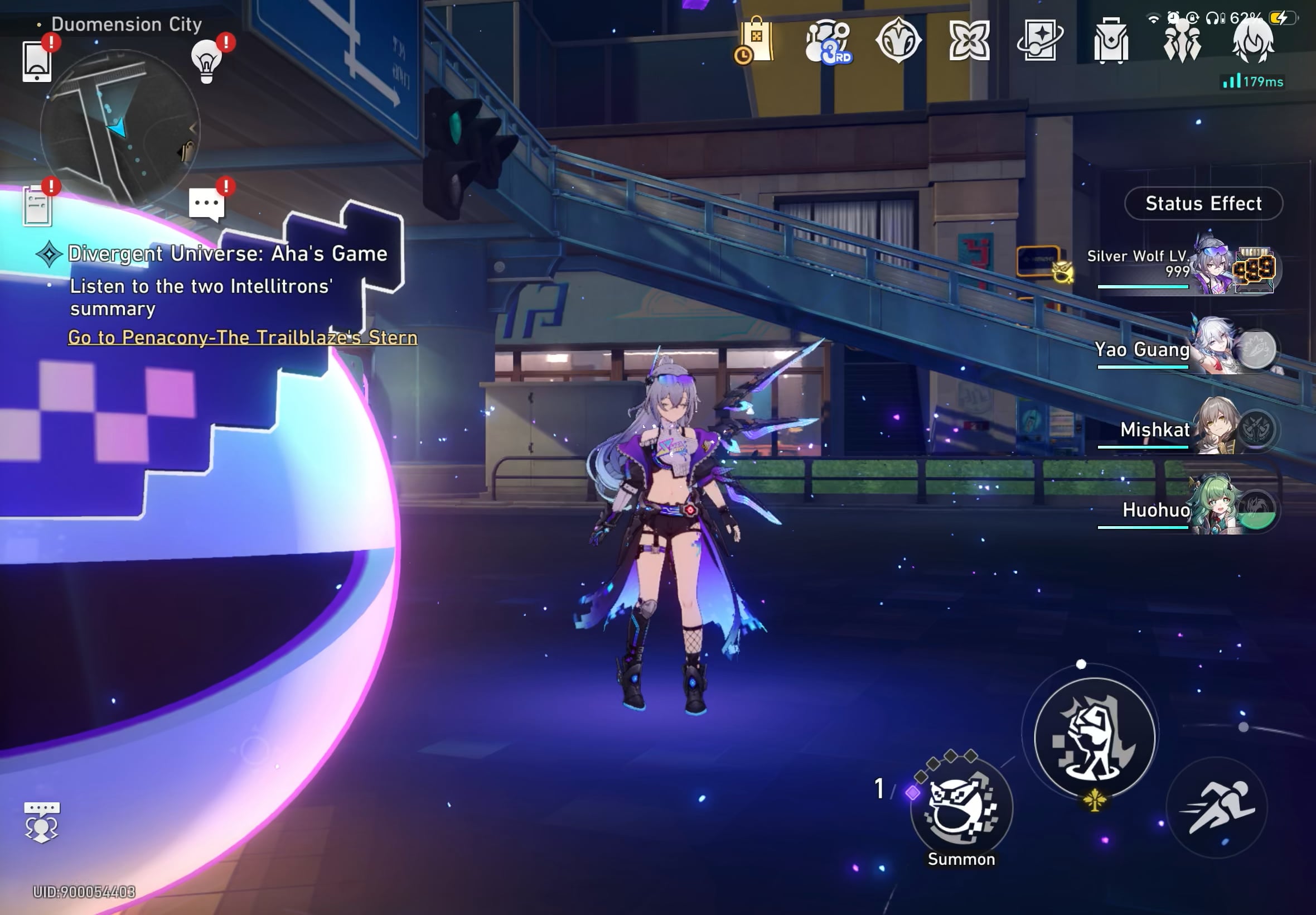Open the 3rd anniversary event icon
The width and height of the screenshot is (1316, 915).
(x=828, y=41)
